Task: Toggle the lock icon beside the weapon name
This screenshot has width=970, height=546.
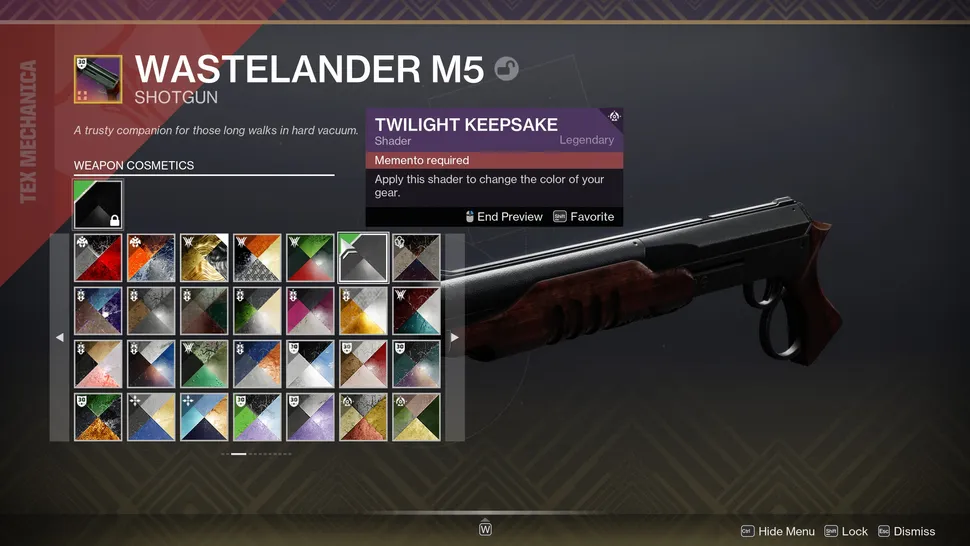Action: (506, 70)
